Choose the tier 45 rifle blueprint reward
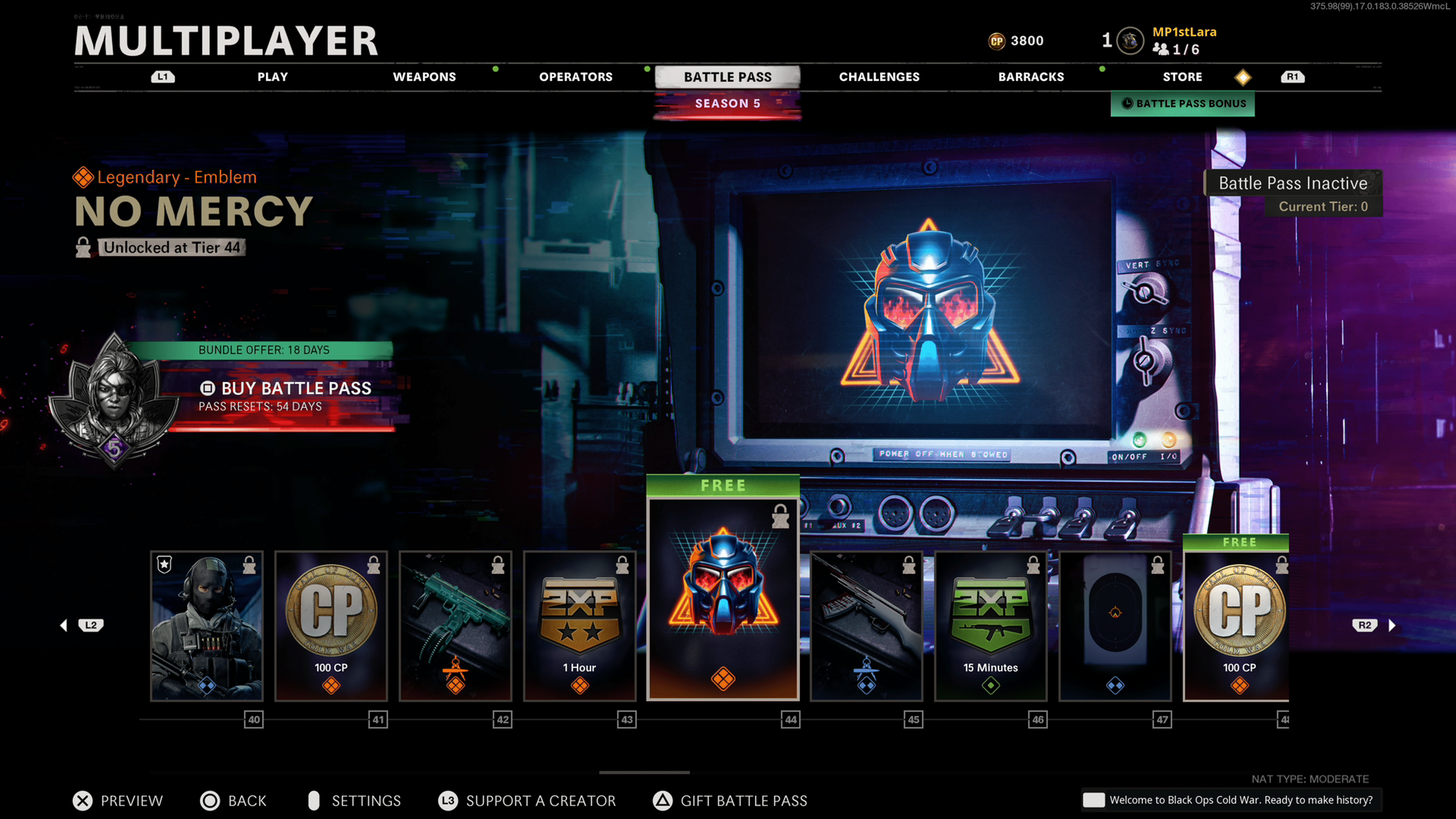1456x819 pixels. [866, 626]
